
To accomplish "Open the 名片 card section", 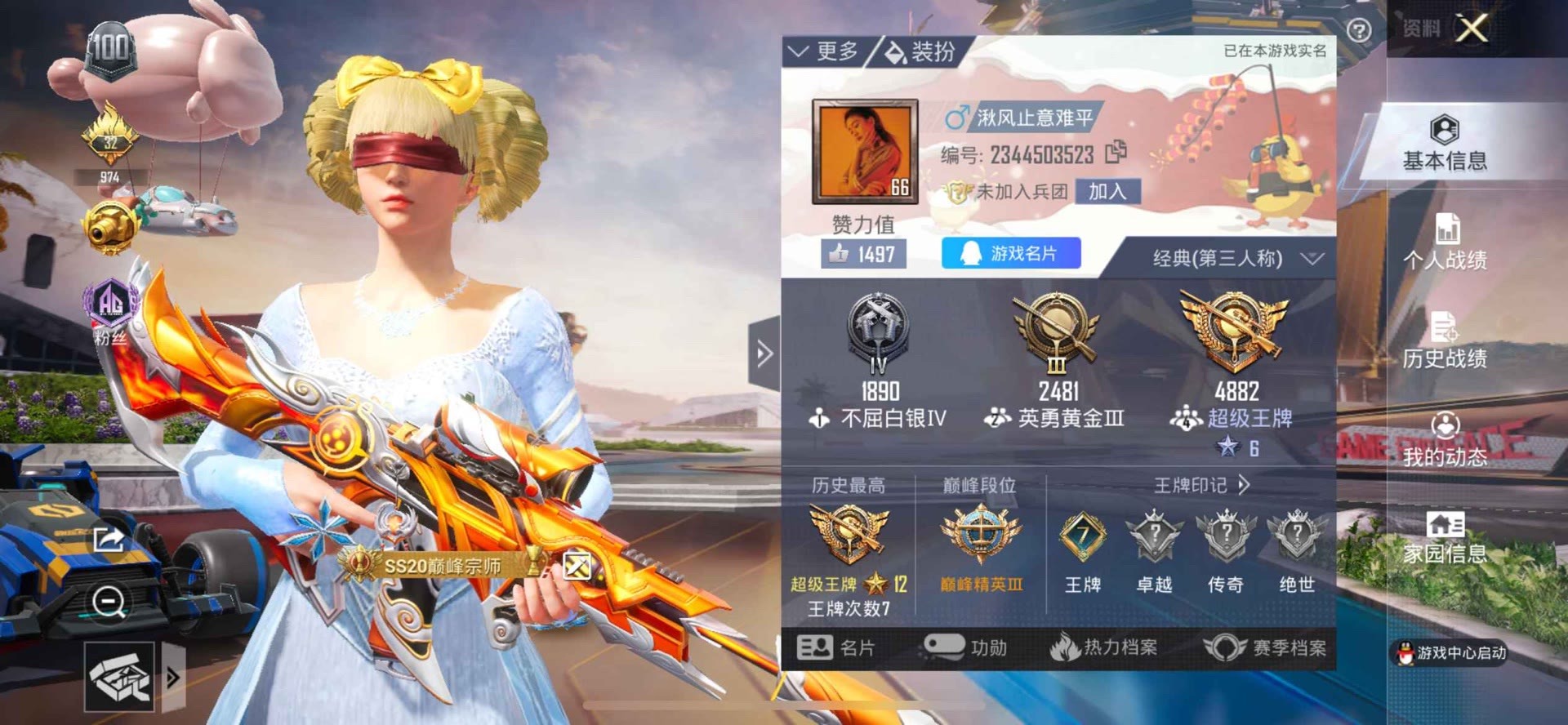I will coord(835,648).
